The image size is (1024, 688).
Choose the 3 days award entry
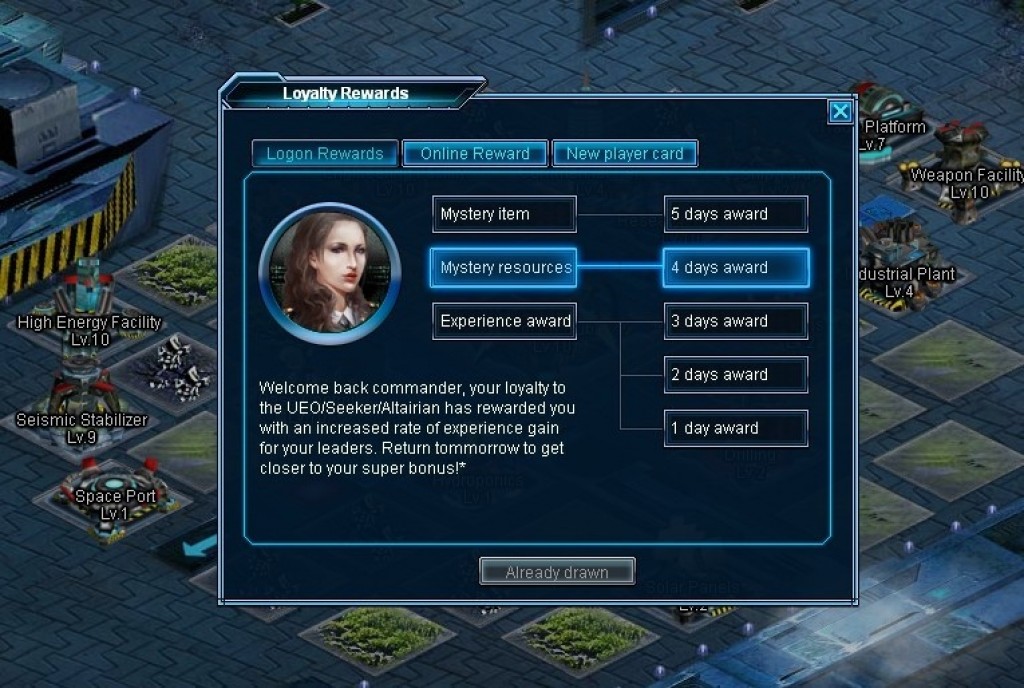click(736, 321)
